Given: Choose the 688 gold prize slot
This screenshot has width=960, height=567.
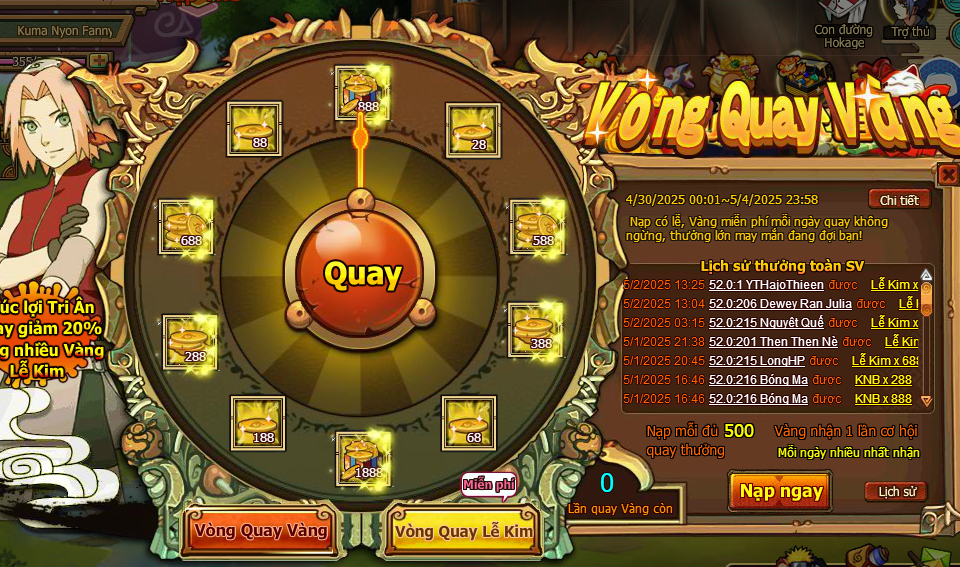Looking at the screenshot, I should click(186, 226).
